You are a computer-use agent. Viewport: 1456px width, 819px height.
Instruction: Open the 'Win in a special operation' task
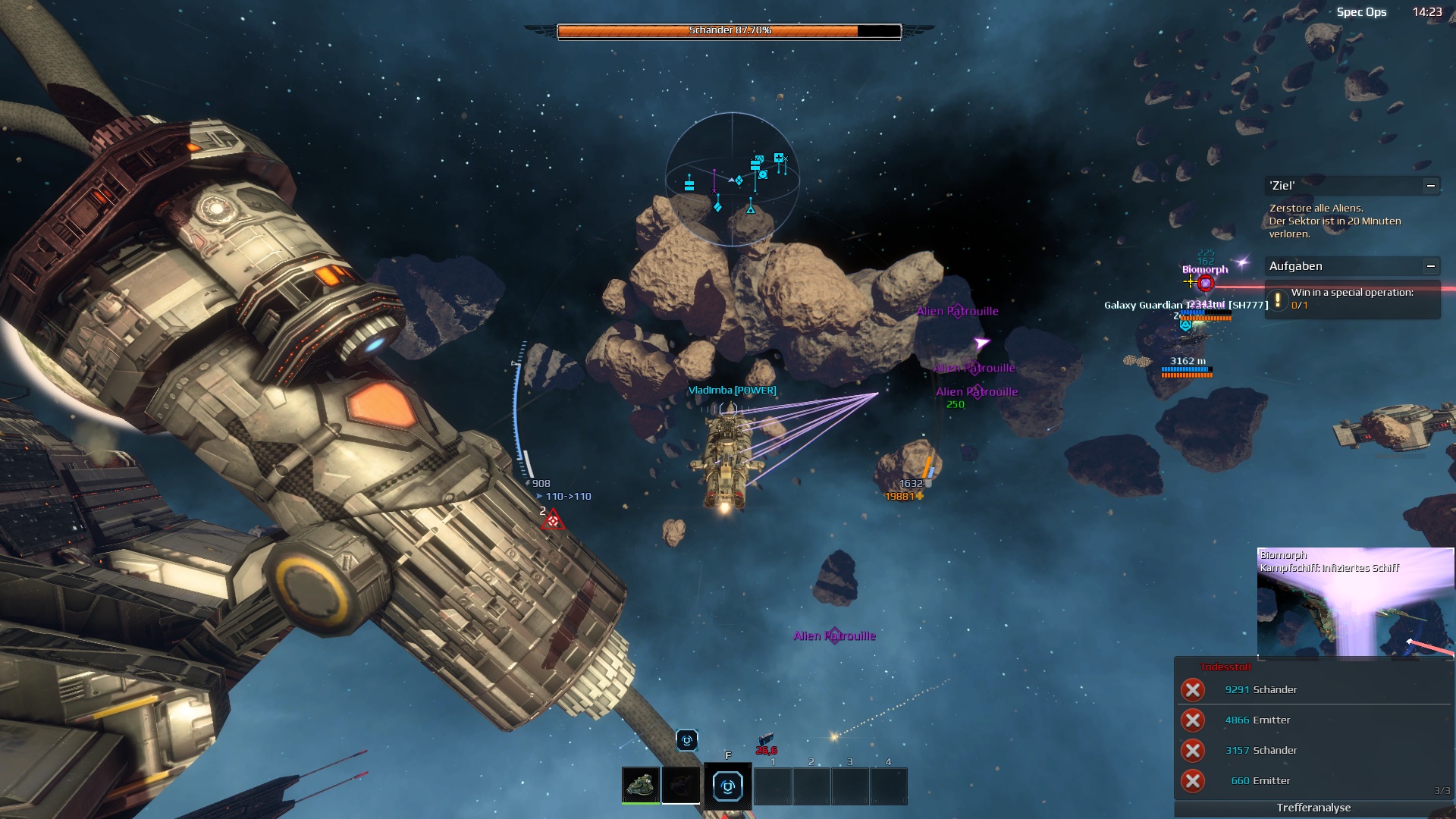click(x=1352, y=299)
